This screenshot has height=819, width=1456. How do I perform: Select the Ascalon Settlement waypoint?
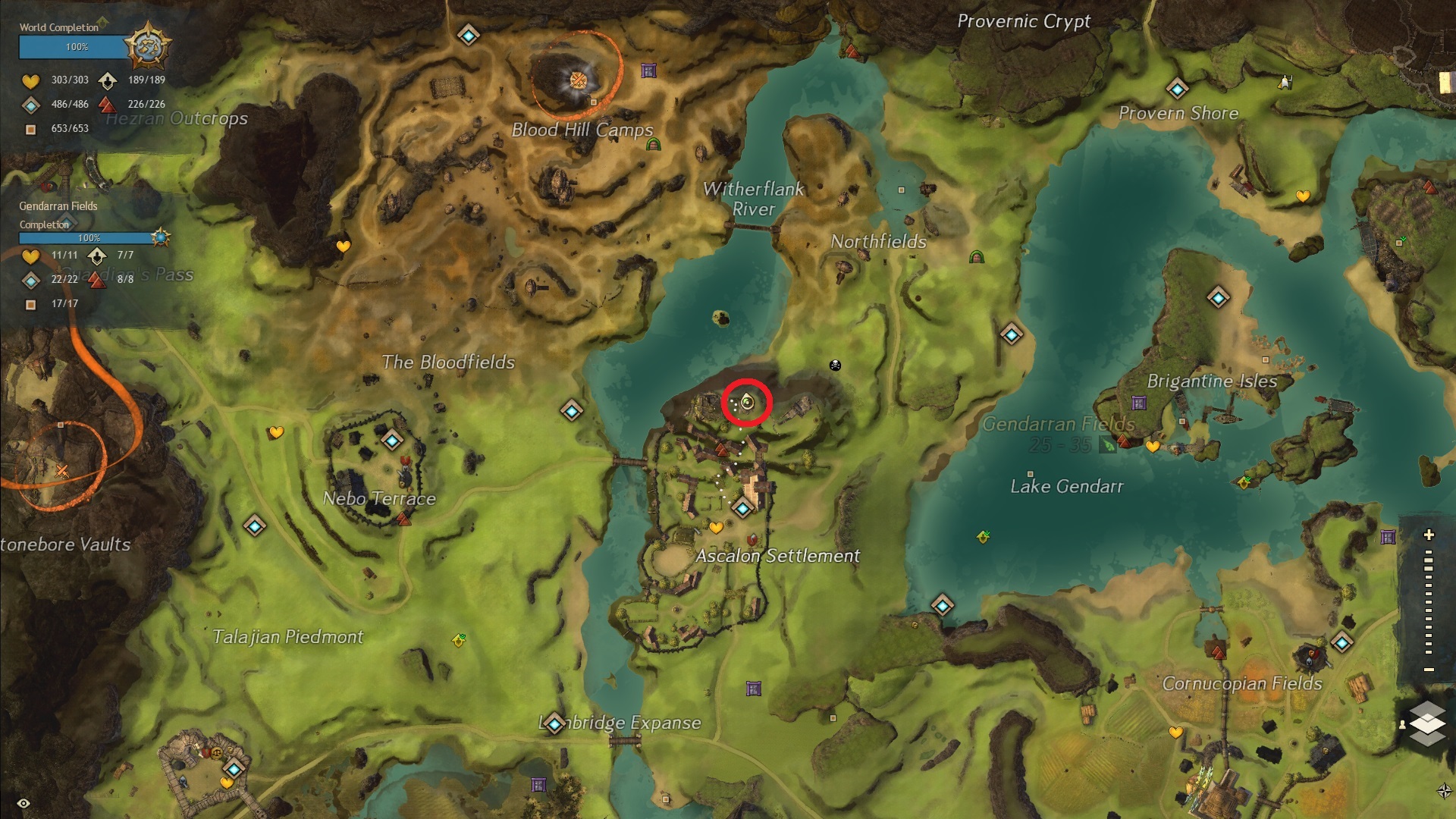(743, 508)
